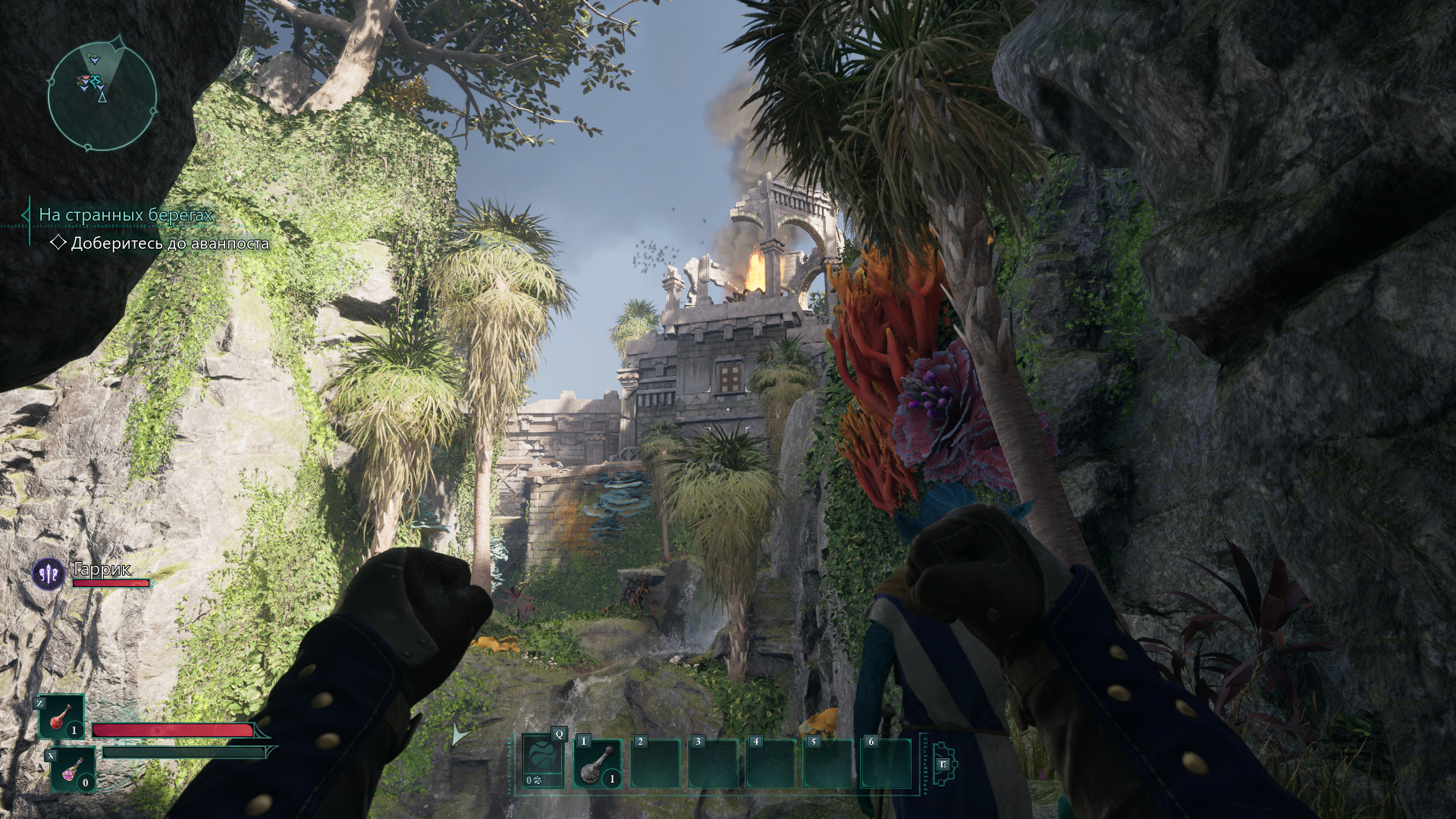The image size is (1456, 819).
Task: Open the hotbar radial wheel icon
Action: (943, 764)
